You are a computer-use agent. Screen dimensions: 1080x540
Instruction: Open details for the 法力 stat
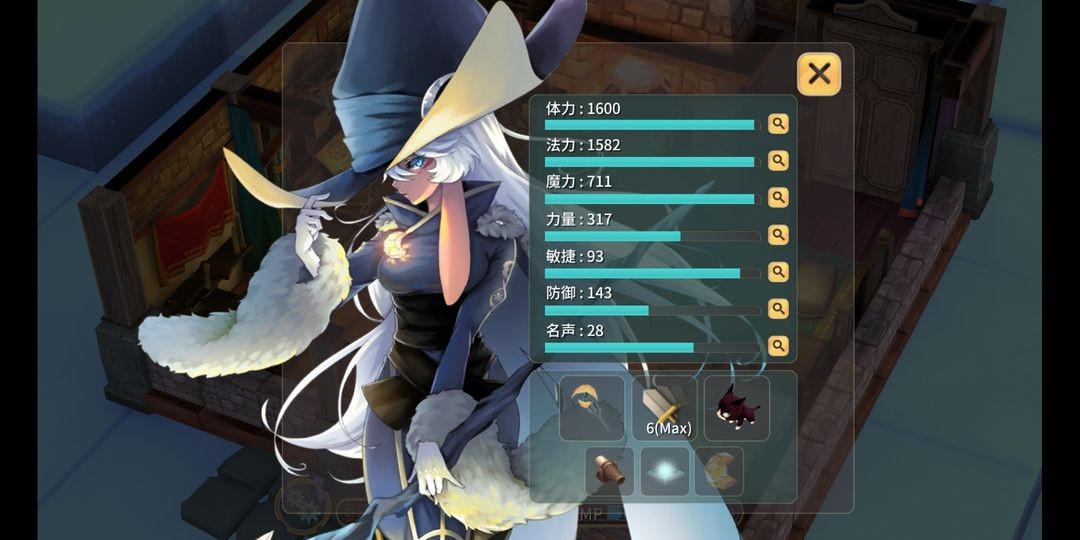coord(778,161)
